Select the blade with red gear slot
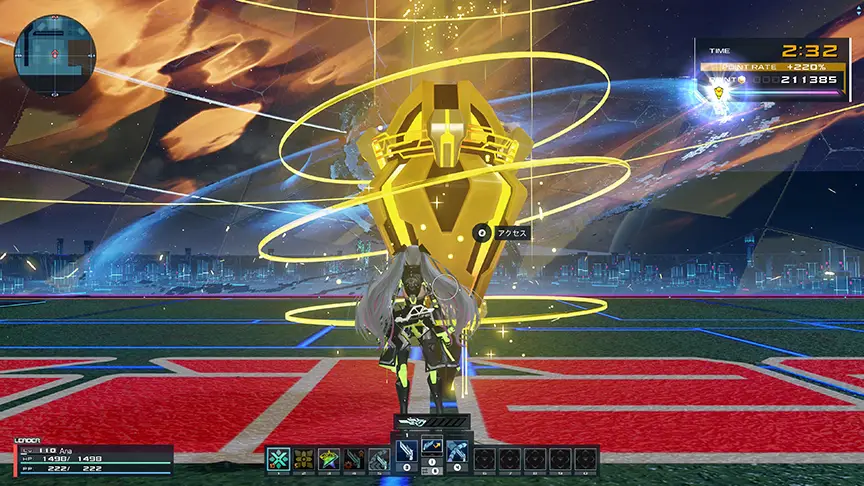The width and height of the screenshot is (864, 486). coord(356,459)
